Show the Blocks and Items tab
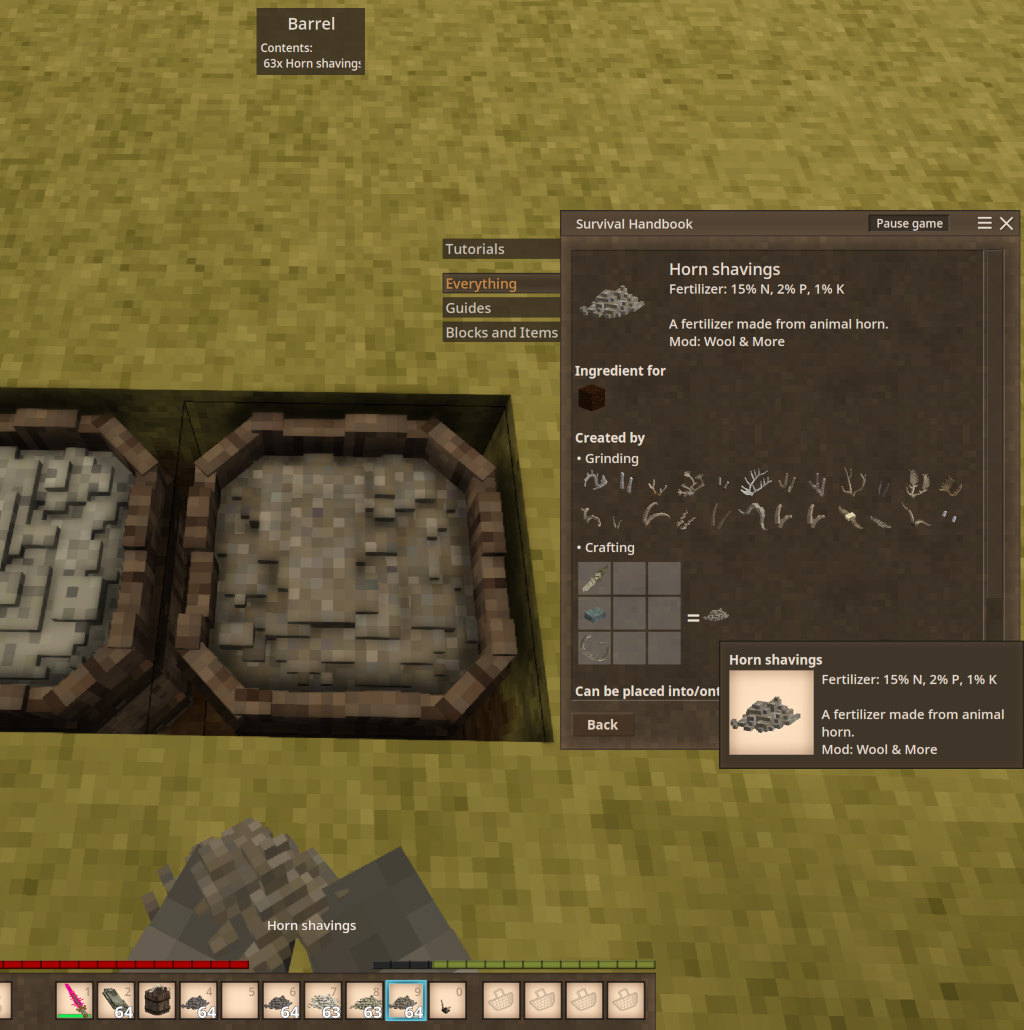Image resolution: width=1024 pixels, height=1030 pixels. click(x=501, y=333)
